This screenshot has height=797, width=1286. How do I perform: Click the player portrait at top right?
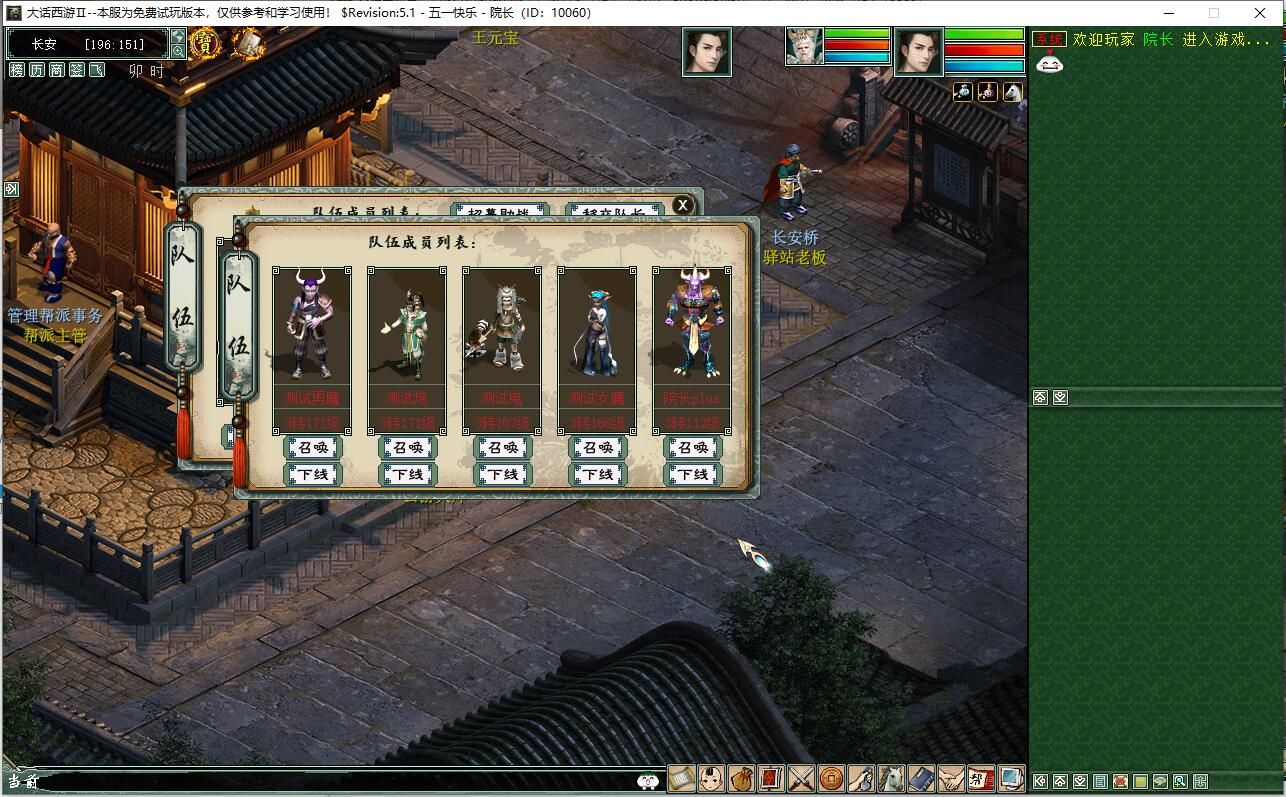pyautogui.click(x=919, y=52)
